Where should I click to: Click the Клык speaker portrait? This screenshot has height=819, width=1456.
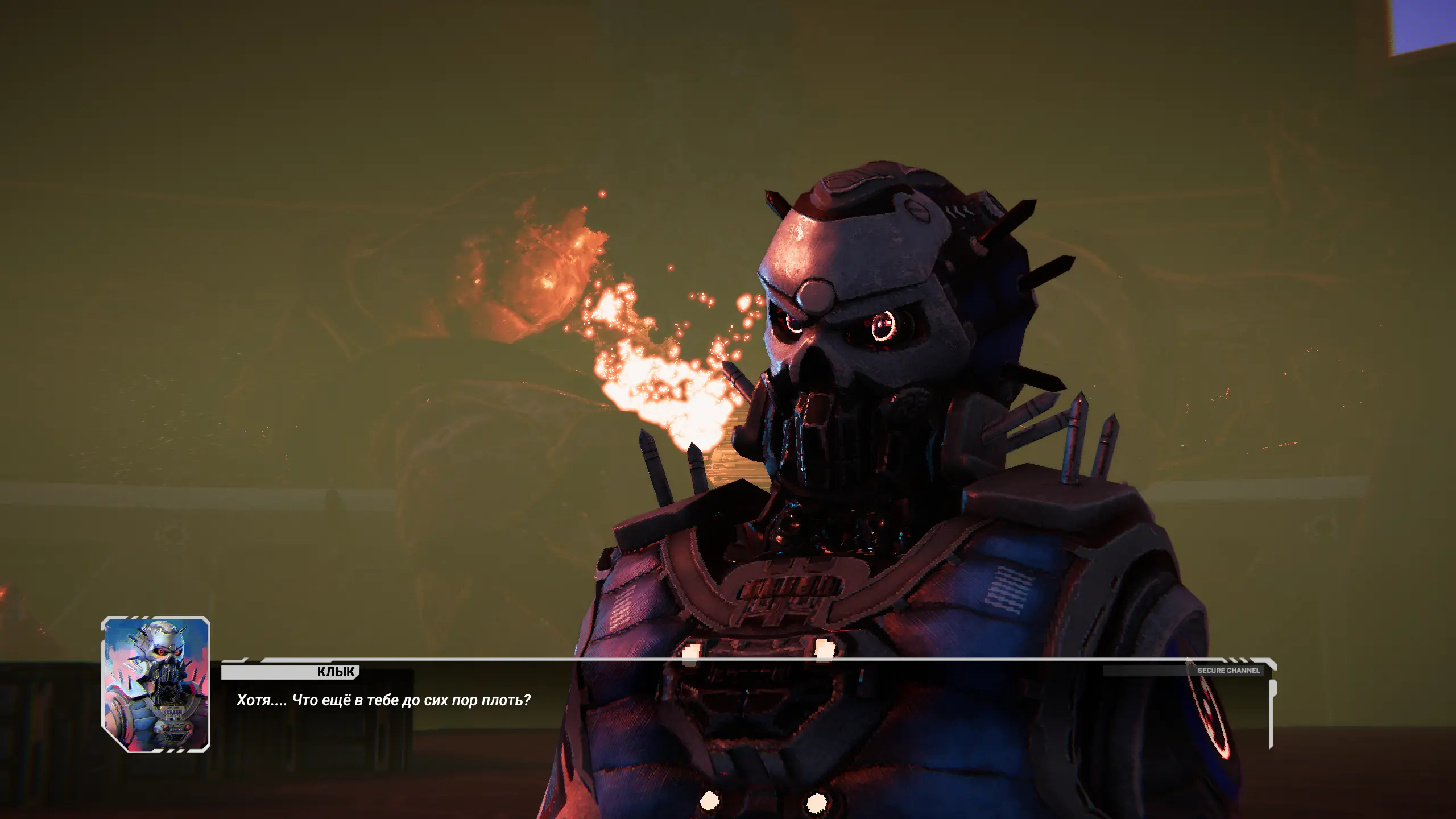156,684
